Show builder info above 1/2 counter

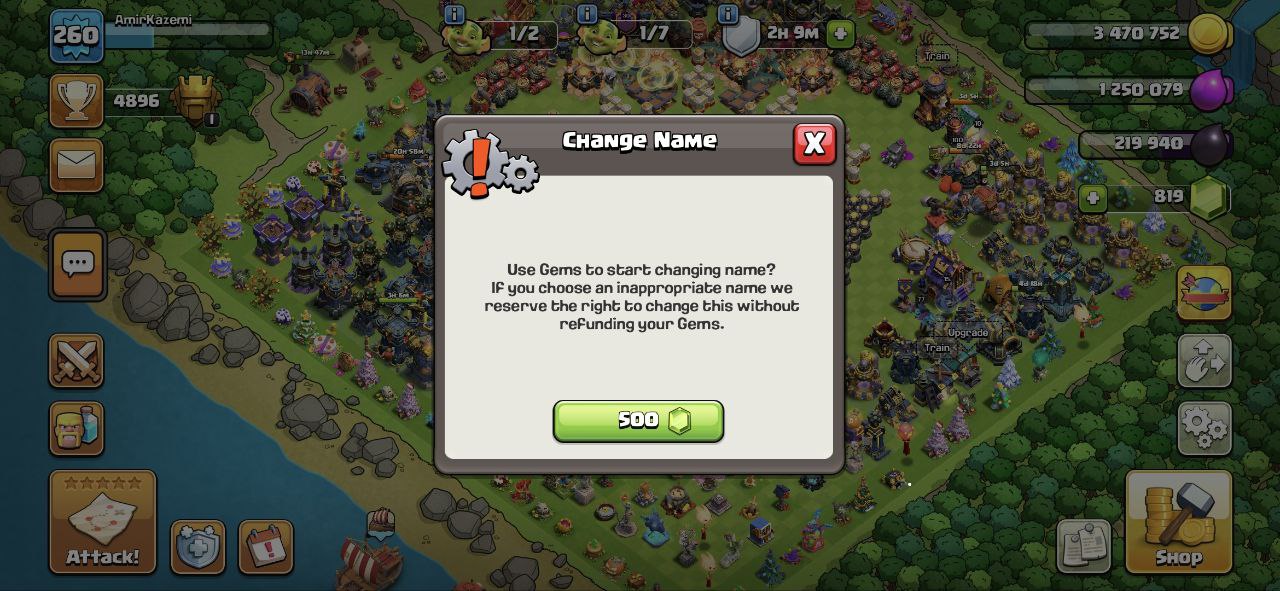click(x=454, y=14)
